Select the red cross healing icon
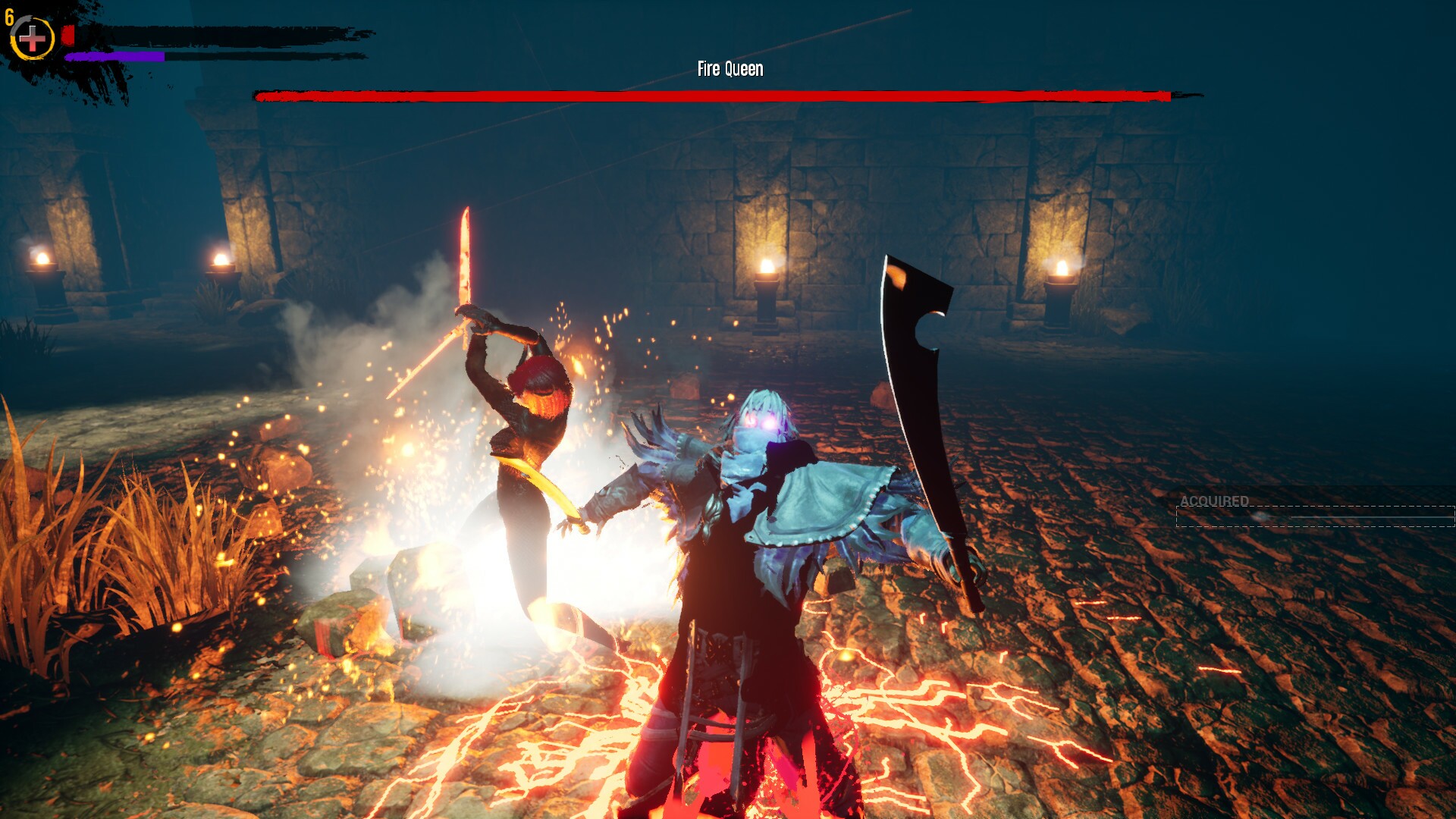 [x=32, y=39]
